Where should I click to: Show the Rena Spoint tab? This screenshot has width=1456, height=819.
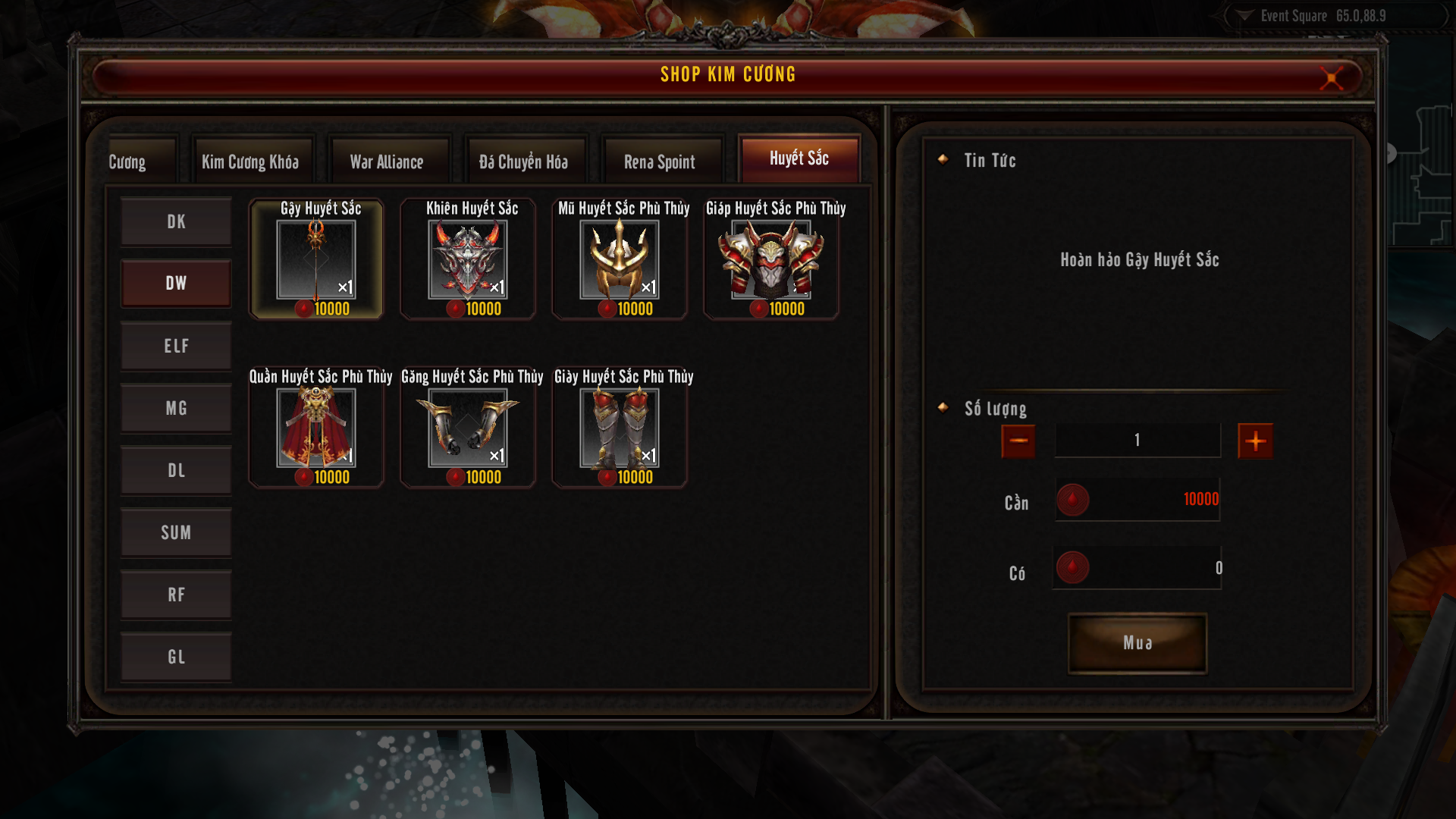659,162
